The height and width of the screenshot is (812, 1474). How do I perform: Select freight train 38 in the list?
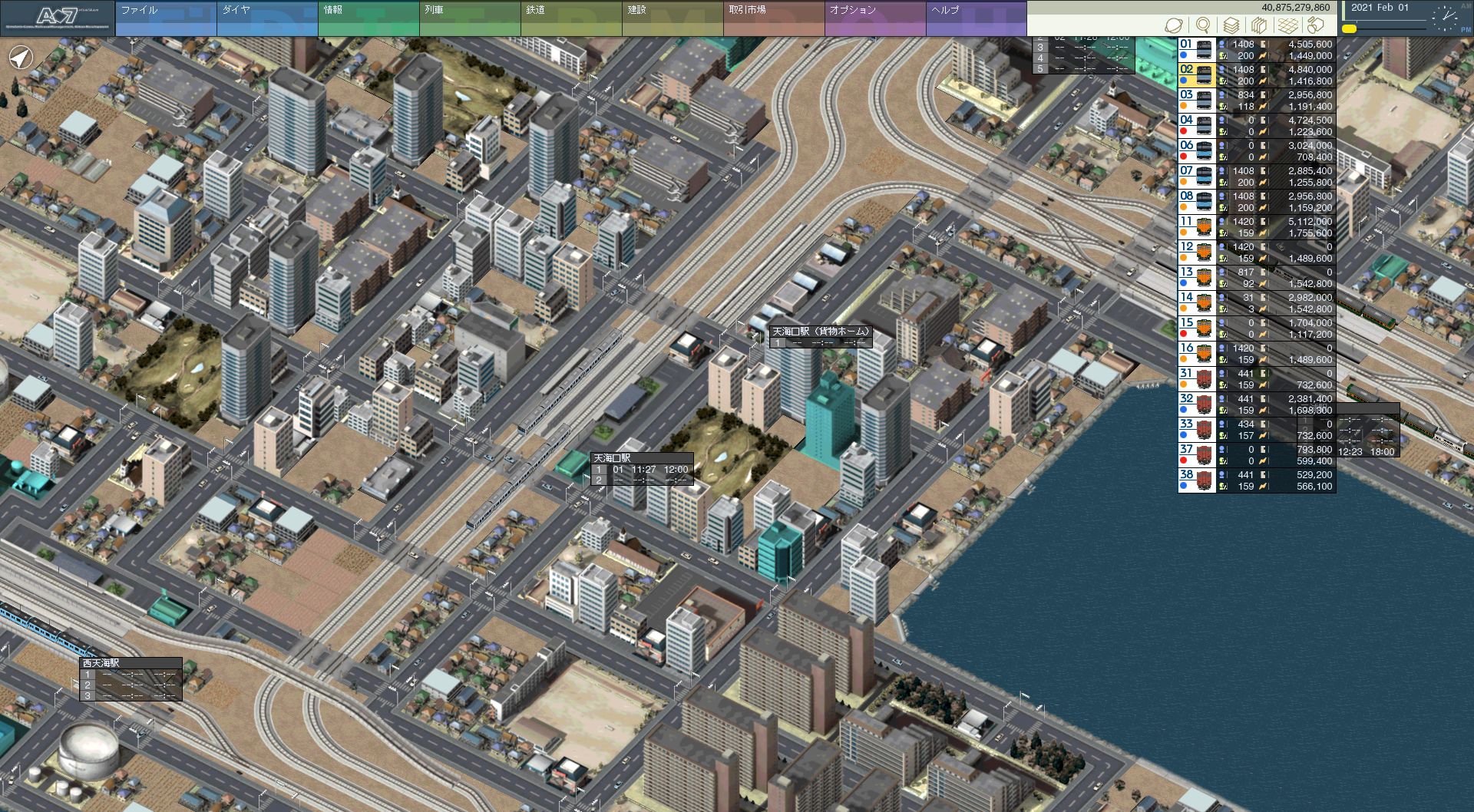1257,480
